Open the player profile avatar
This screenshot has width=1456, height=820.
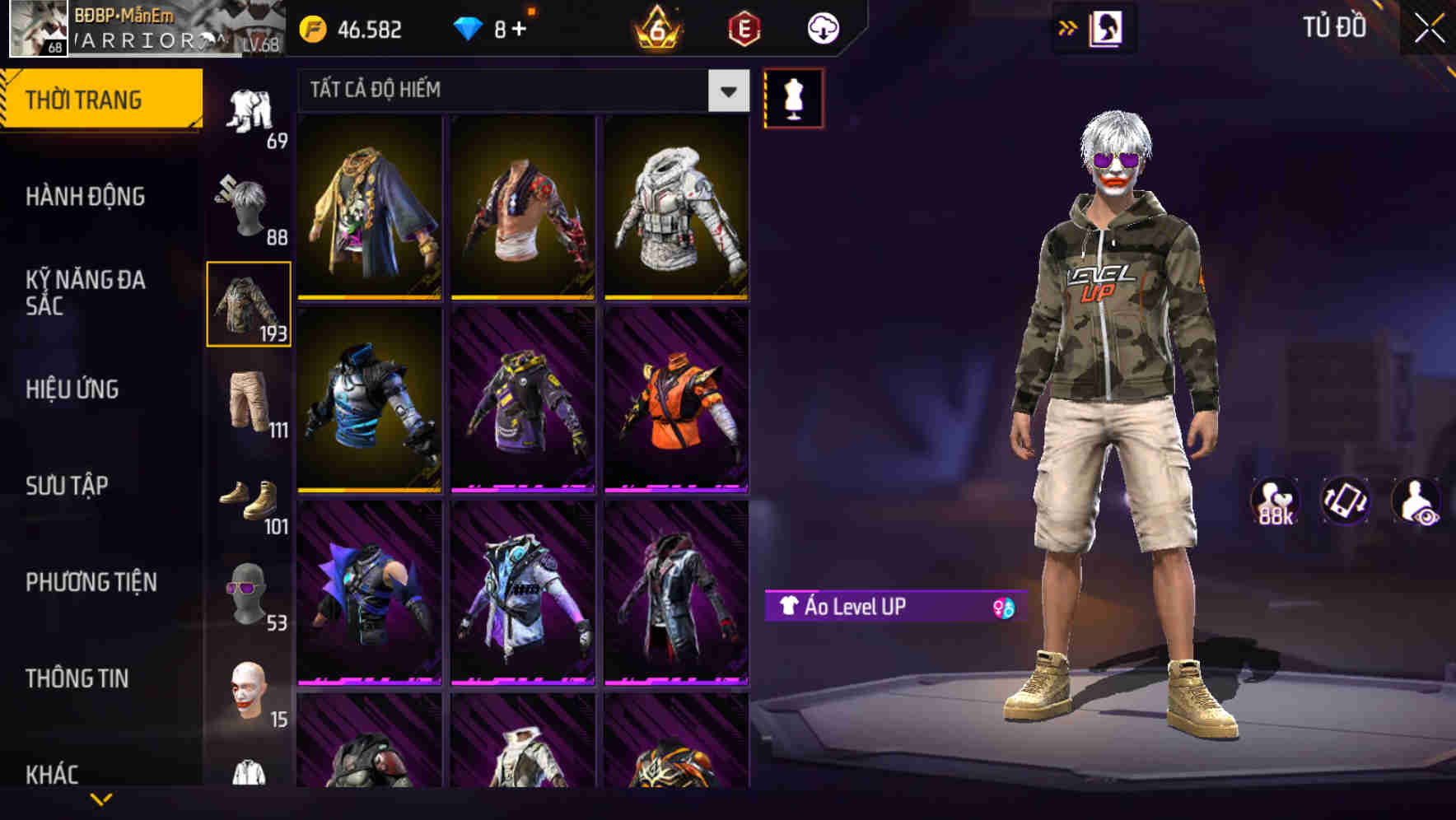pyautogui.click(x=38, y=30)
